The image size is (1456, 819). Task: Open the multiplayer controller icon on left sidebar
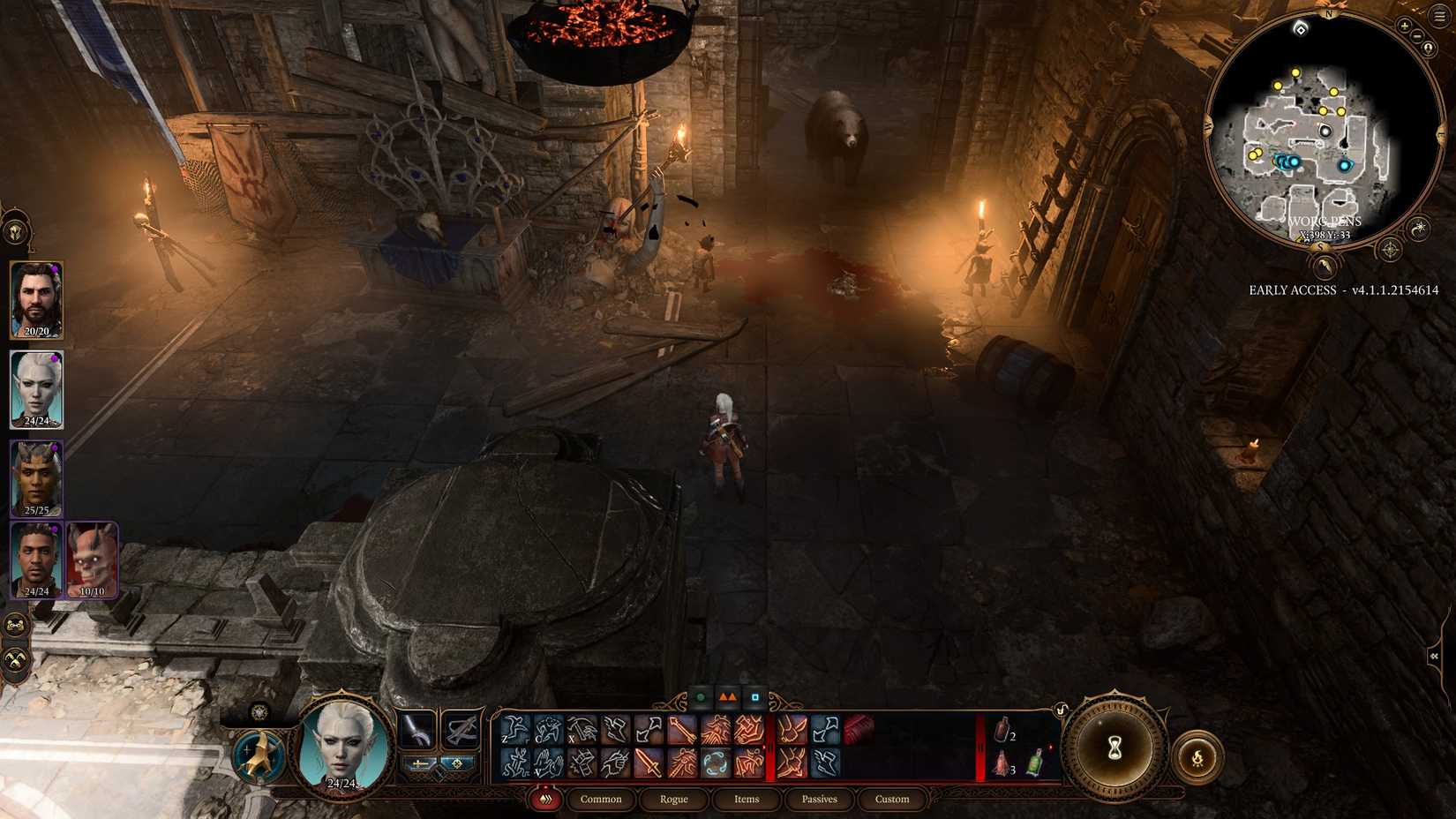(15, 626)
